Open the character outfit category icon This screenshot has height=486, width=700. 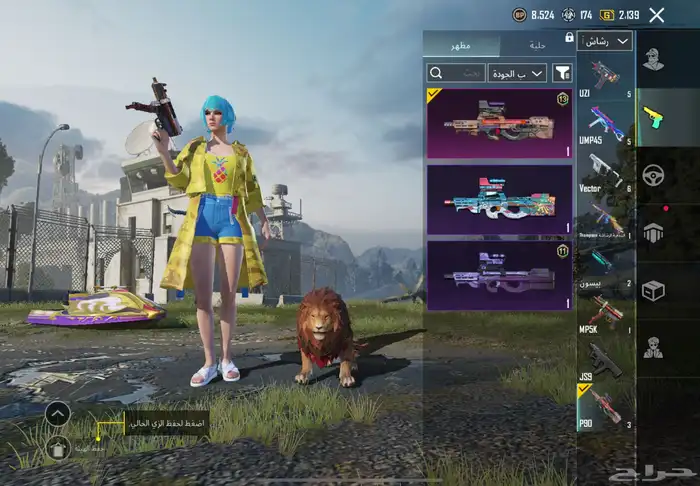[653, 60]
